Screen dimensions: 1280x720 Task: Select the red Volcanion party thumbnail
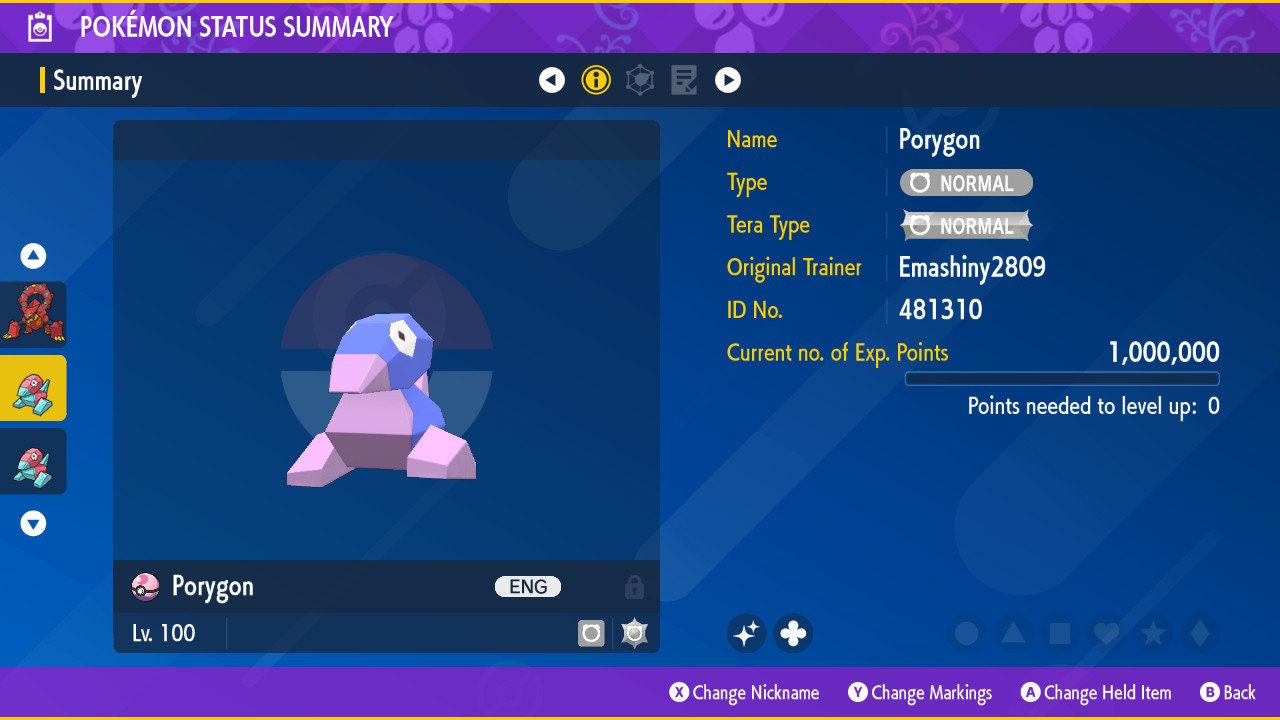pyautogui.click(x=33, y=314)
